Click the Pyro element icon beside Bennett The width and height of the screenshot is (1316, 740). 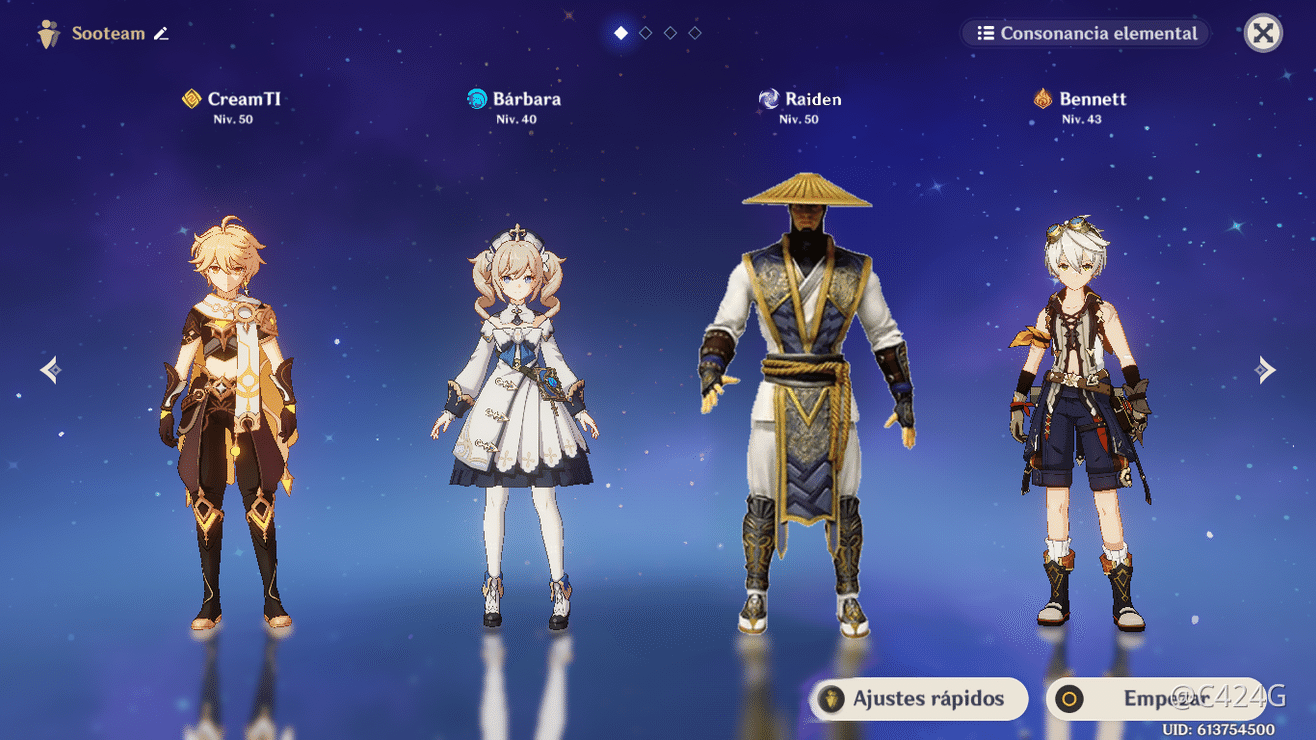(x=1042, y=98)
